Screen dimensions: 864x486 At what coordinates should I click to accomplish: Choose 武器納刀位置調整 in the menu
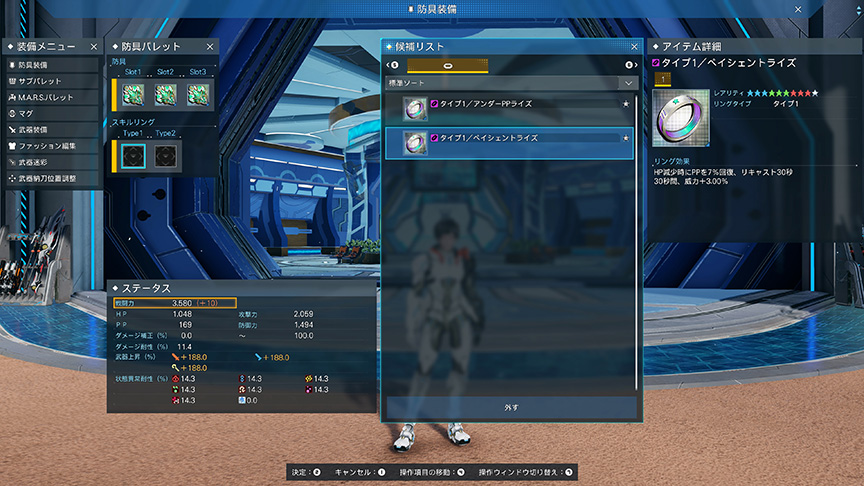pos(48,178)
